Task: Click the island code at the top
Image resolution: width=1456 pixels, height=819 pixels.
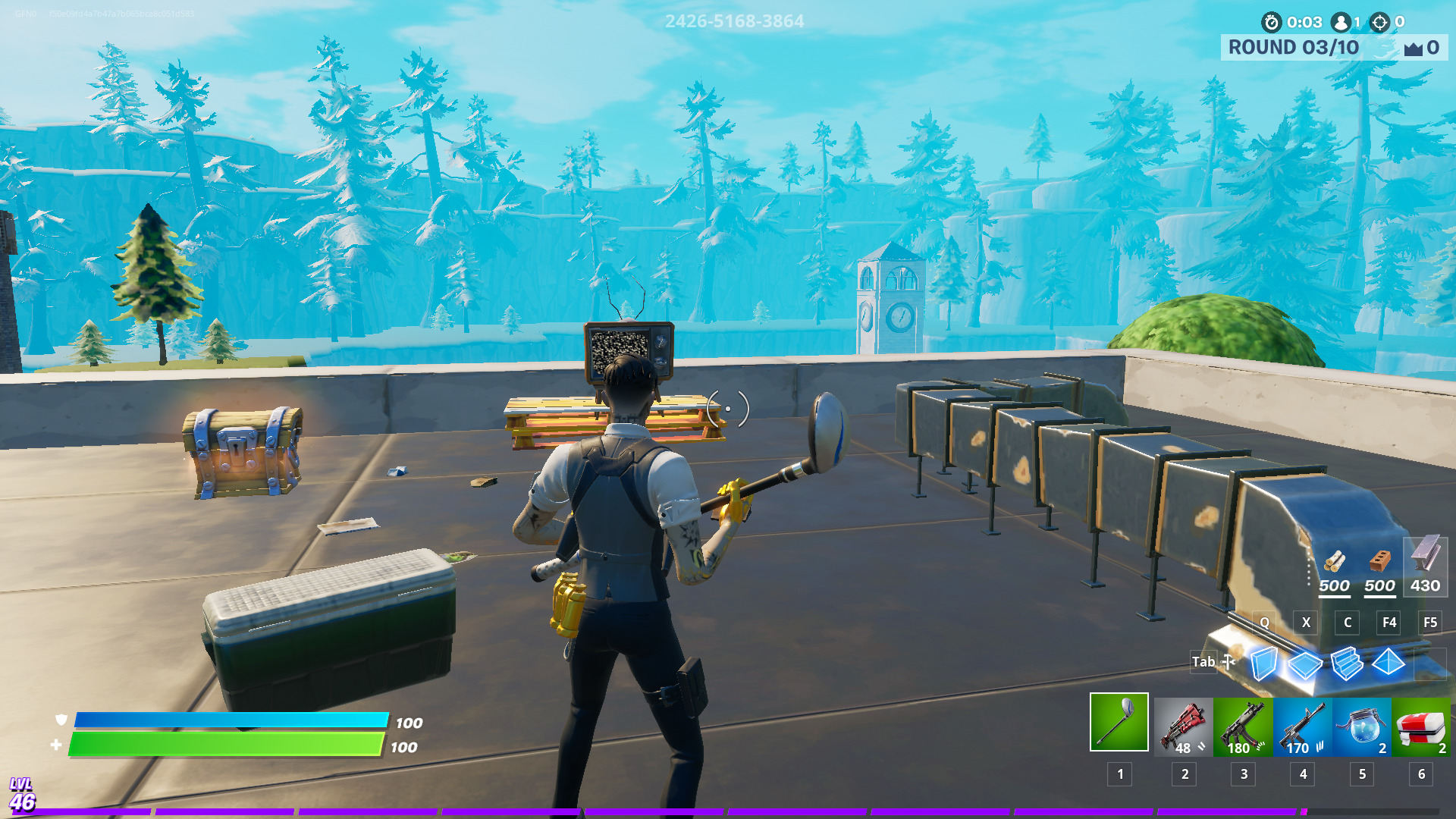Action: [733, 22]
